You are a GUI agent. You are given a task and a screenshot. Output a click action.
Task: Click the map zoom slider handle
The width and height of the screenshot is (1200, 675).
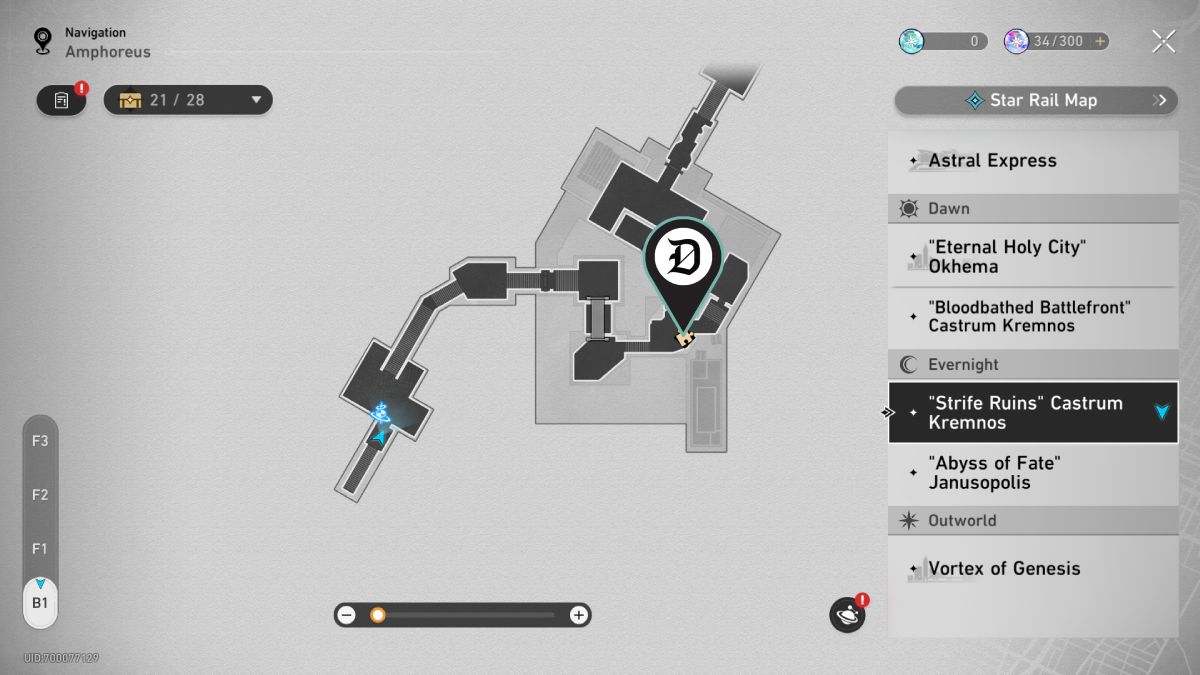pyautogui.click(x=378, y=615)
